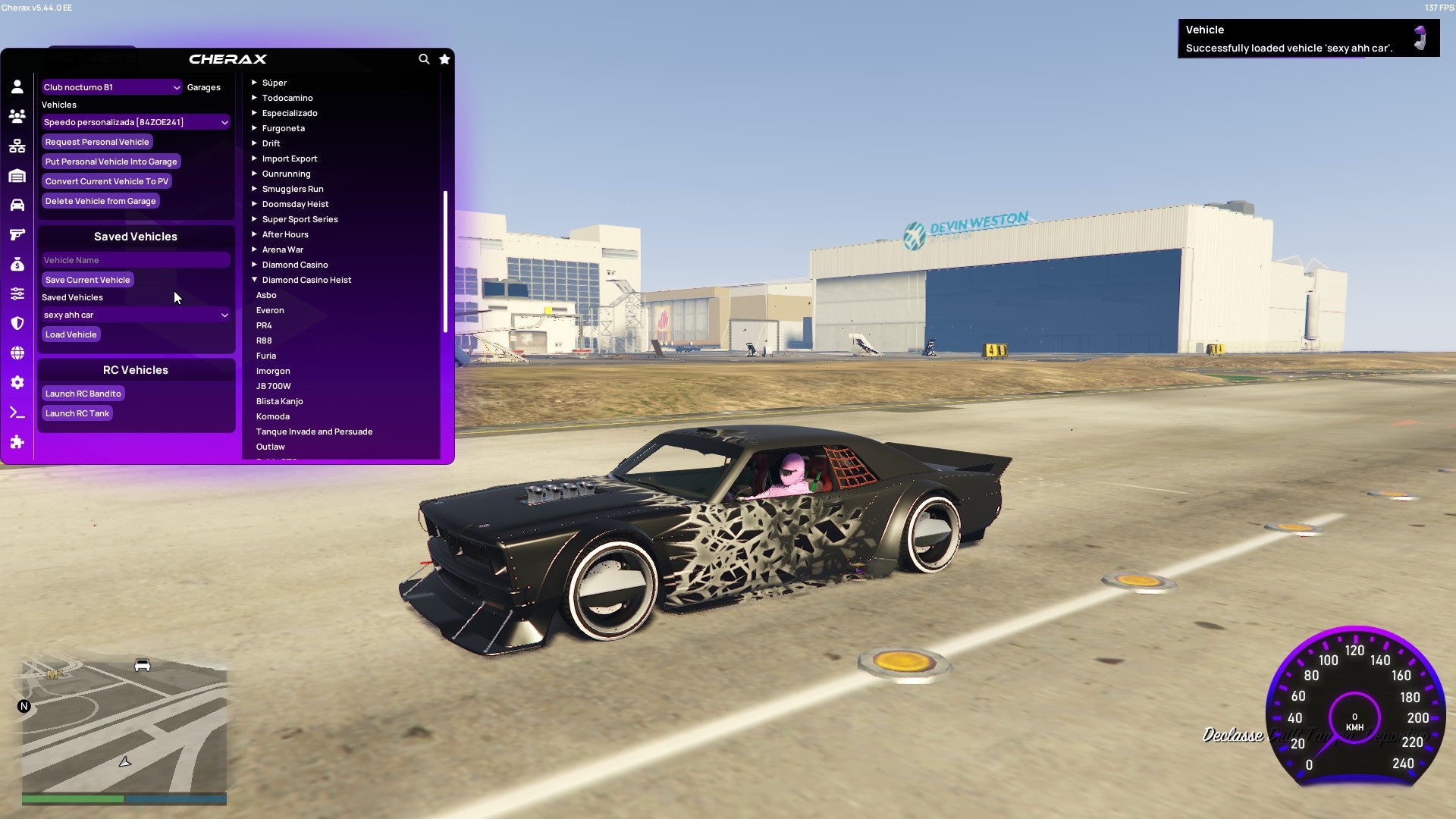Click the star icon next to search
This screenshot has width=1456, height=819.
coord(444,59)
